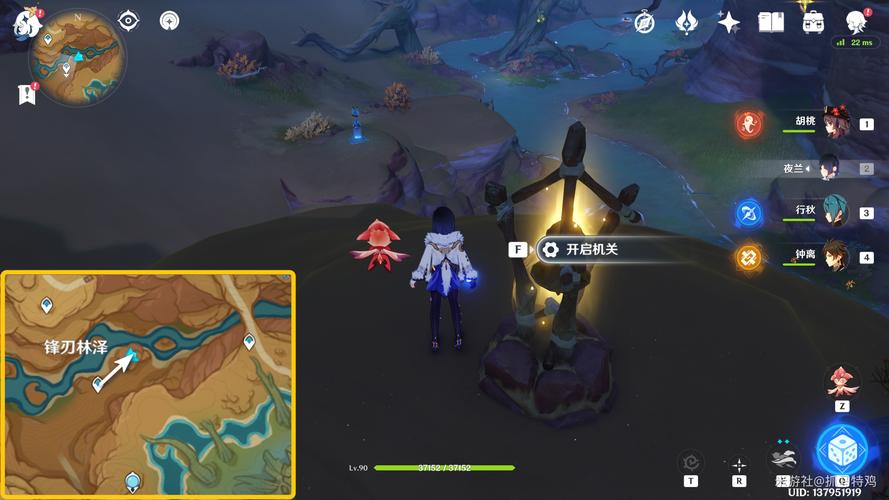Use the elemental skill dash icon
889x500 pixels.
(x=784, y=458)
